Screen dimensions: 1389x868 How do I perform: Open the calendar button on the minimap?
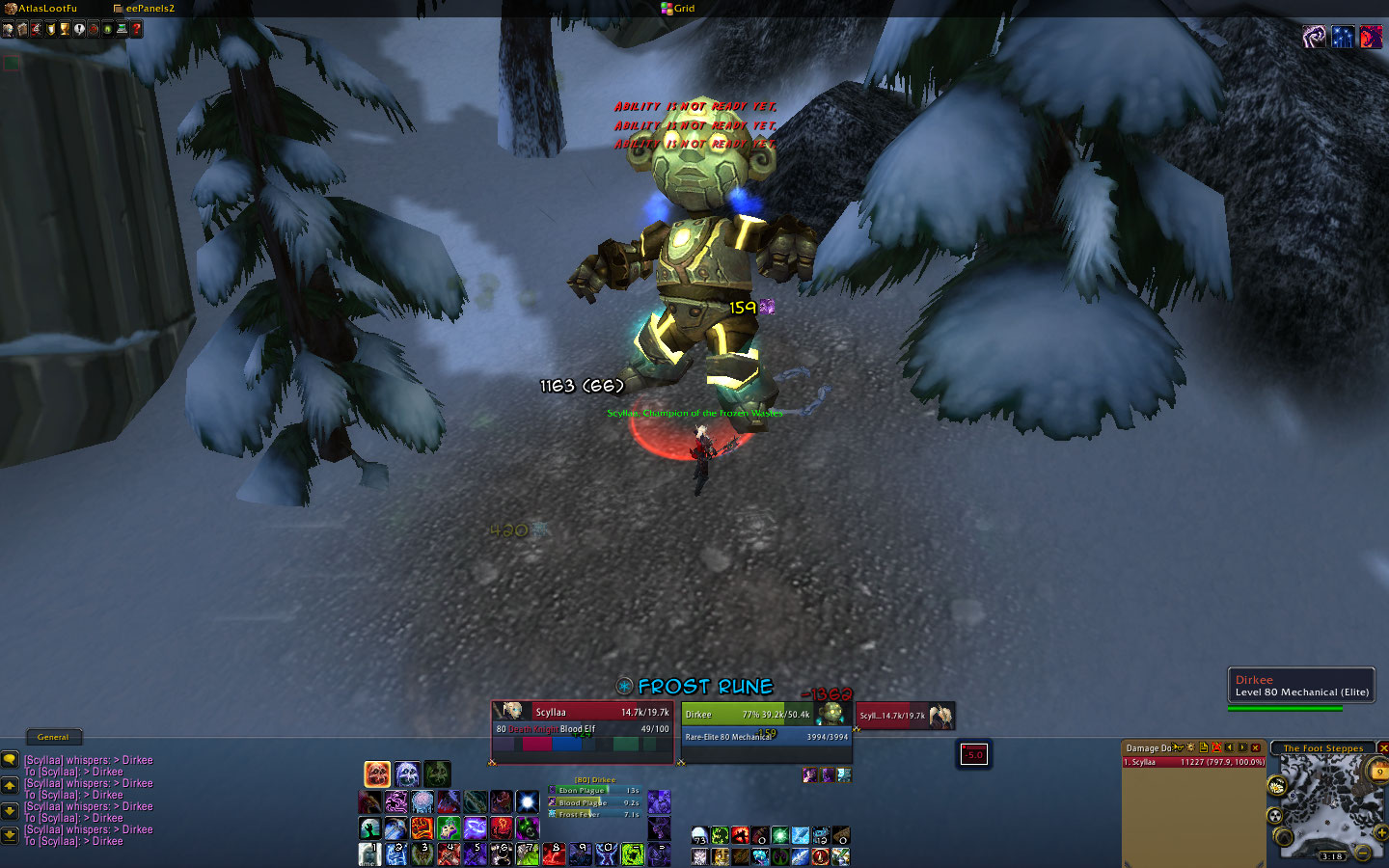point(1379,772)
